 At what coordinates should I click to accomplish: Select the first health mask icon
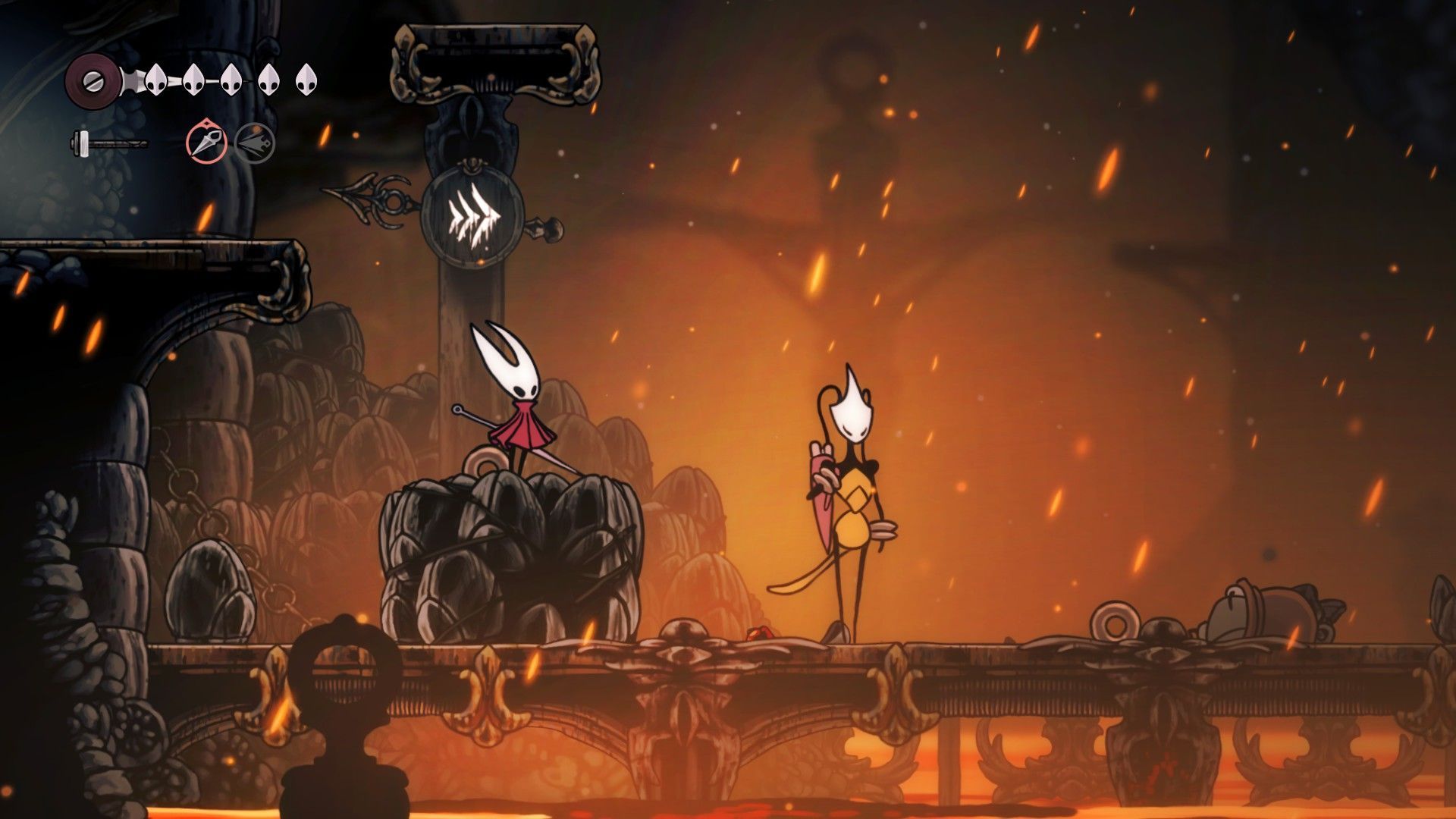click(x=156, y=77)
